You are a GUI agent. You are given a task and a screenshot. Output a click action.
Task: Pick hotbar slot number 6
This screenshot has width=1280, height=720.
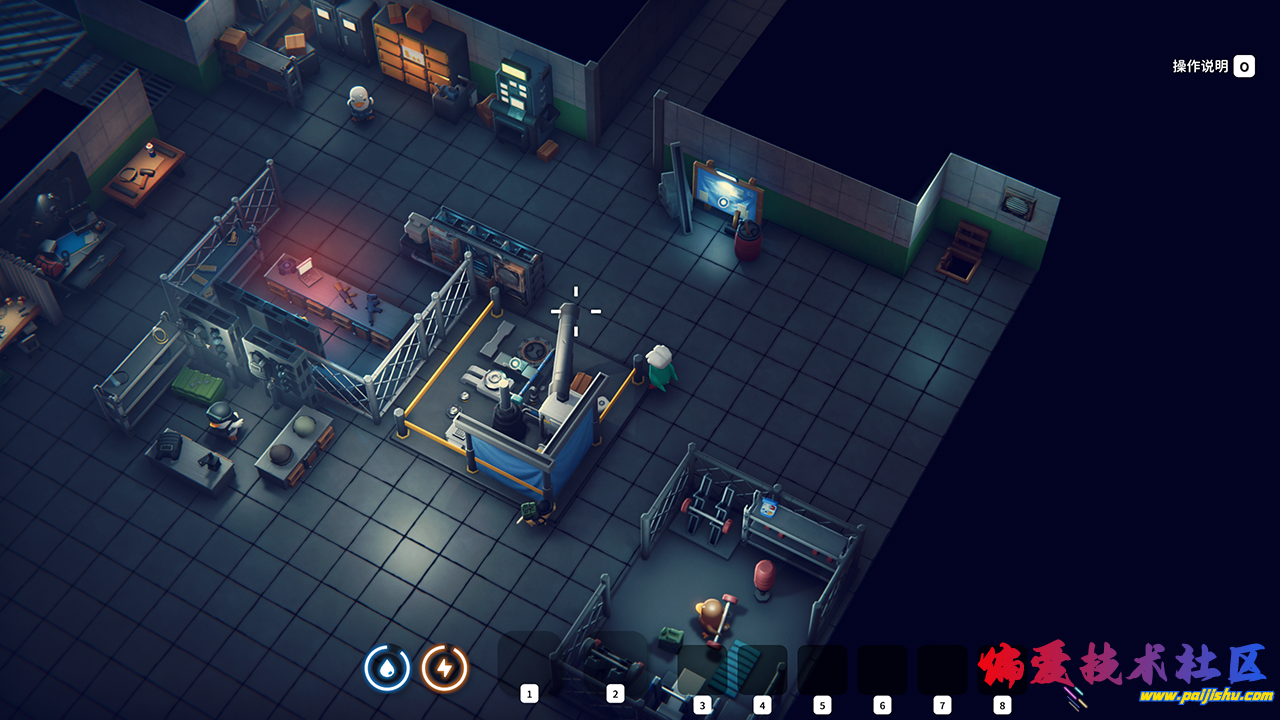[x=882, y=672]
